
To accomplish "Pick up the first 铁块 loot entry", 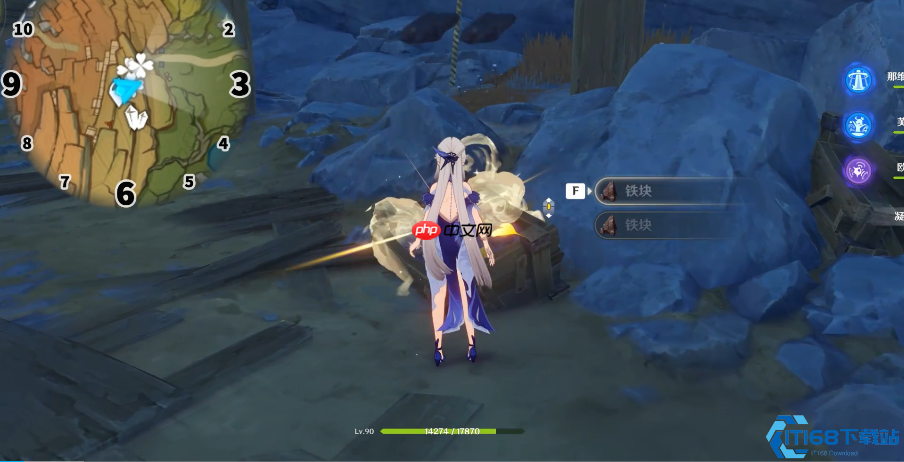I will 667,191.
